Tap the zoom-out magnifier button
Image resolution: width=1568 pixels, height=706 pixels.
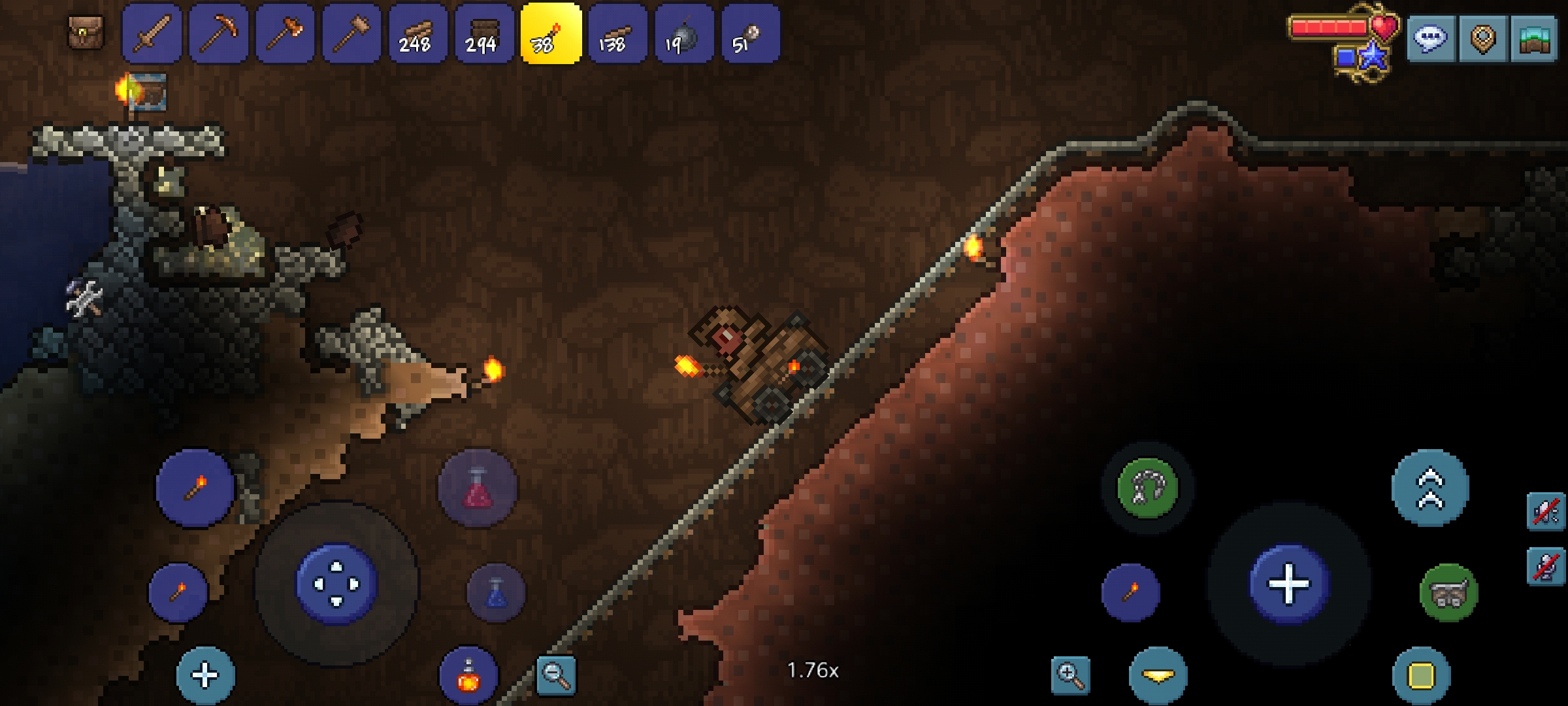(x=556, y=675)
